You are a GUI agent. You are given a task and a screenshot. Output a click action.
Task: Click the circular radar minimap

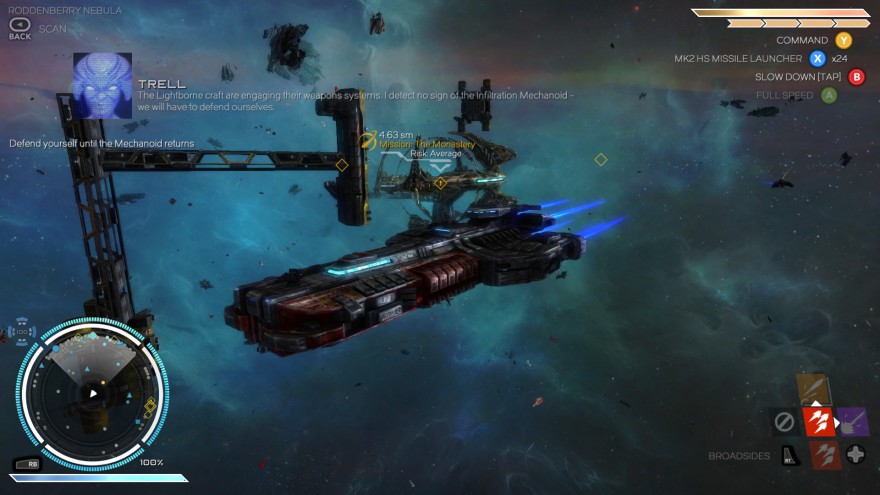point(93,393)
